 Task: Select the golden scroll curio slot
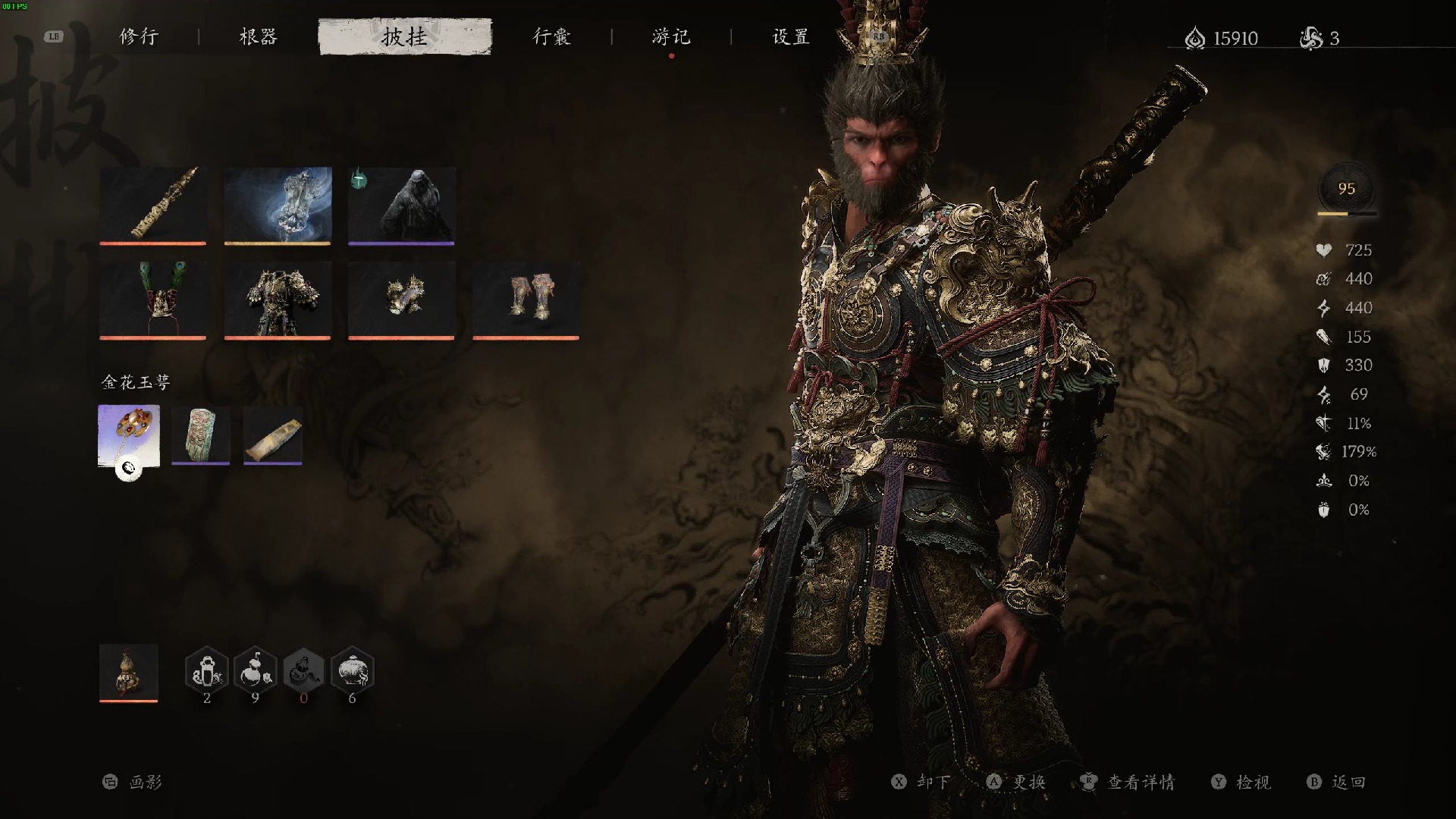coord(273,435)
